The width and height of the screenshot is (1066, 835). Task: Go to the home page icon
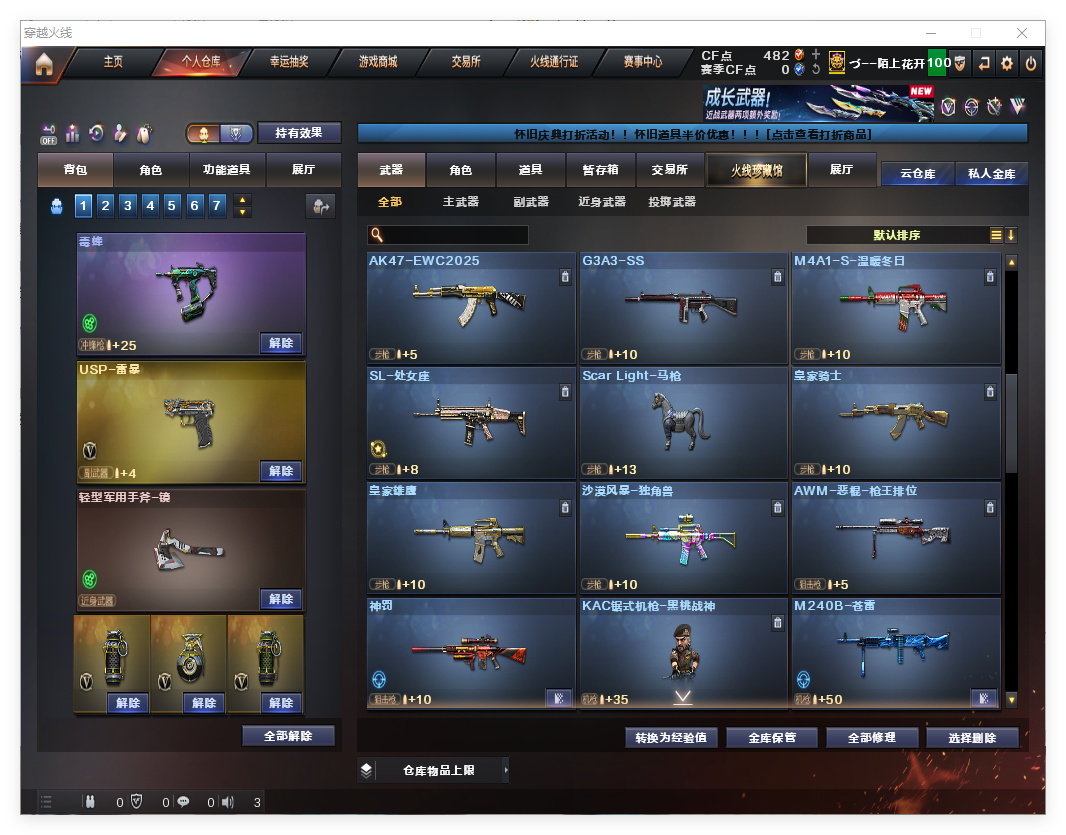43,64
